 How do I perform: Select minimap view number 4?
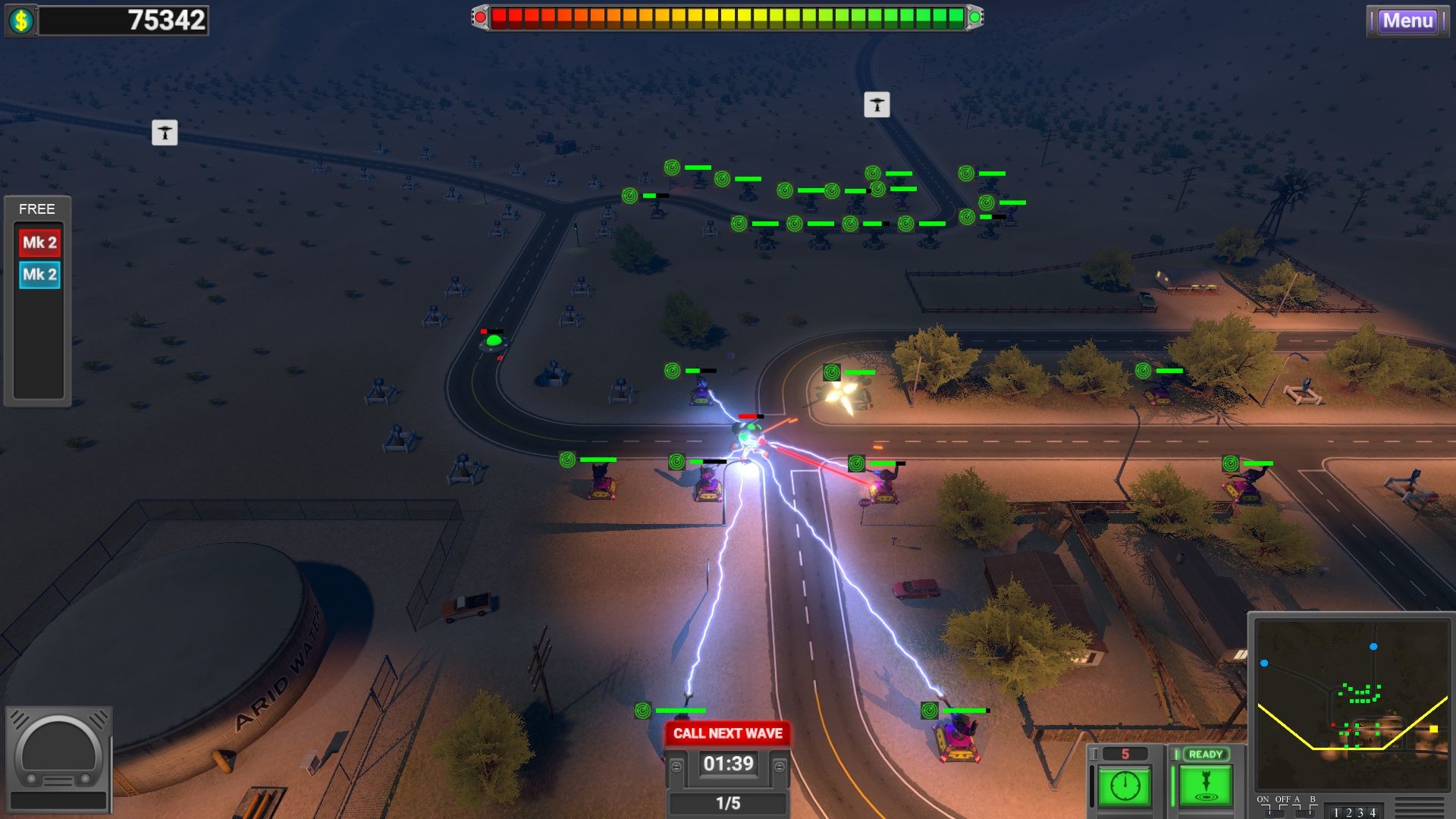1372,813
